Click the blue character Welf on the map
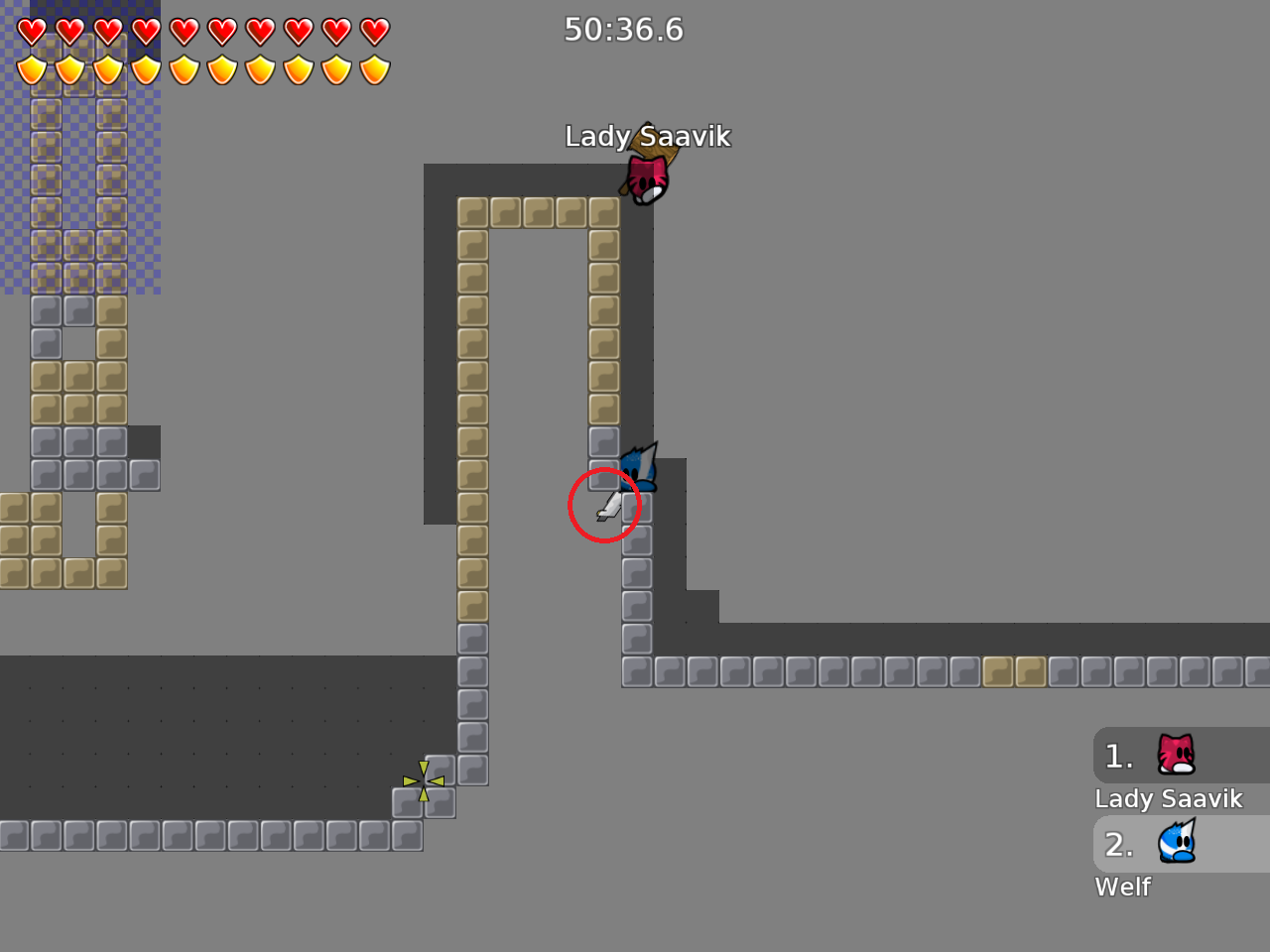The image size is (1270, 952). pos(638,466)
